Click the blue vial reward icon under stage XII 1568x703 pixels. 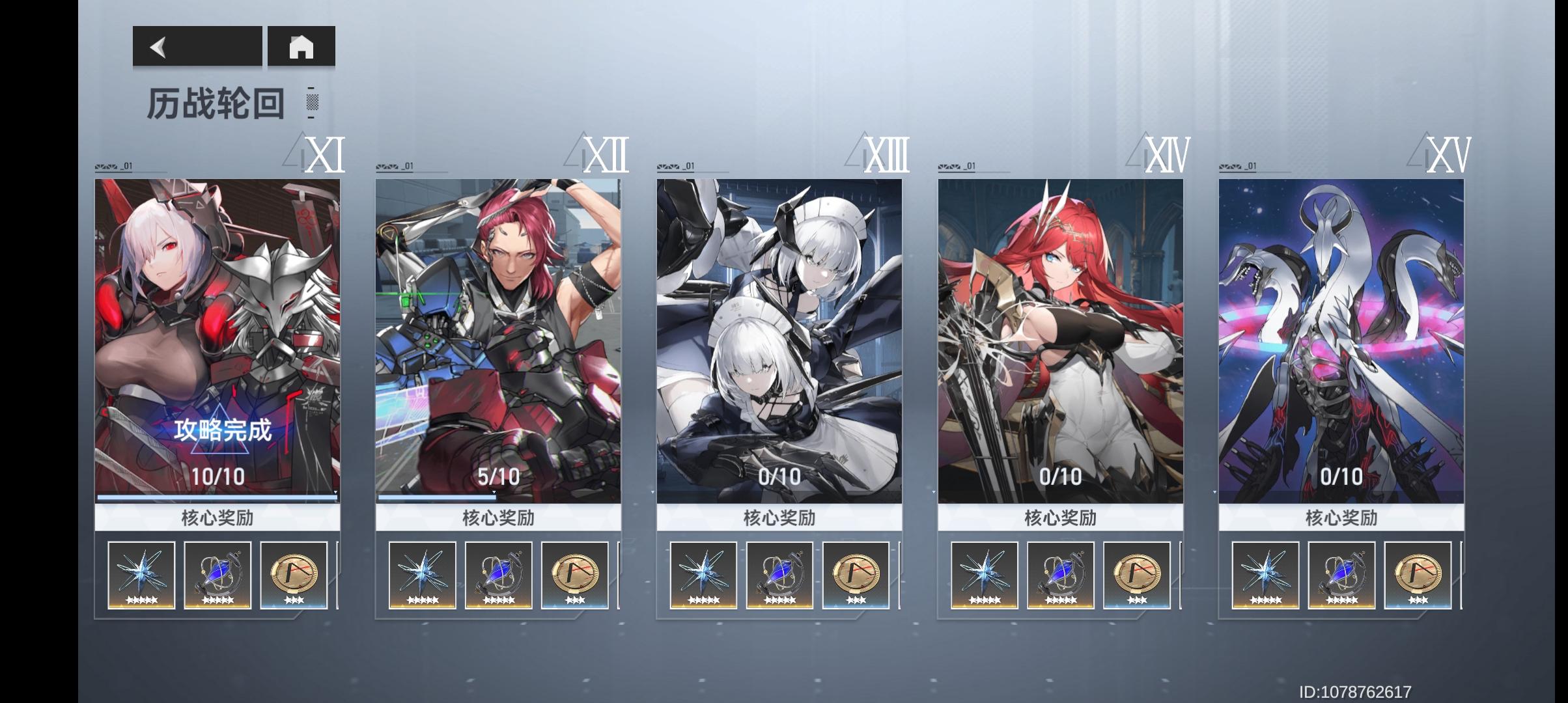(x=499, y=575)
